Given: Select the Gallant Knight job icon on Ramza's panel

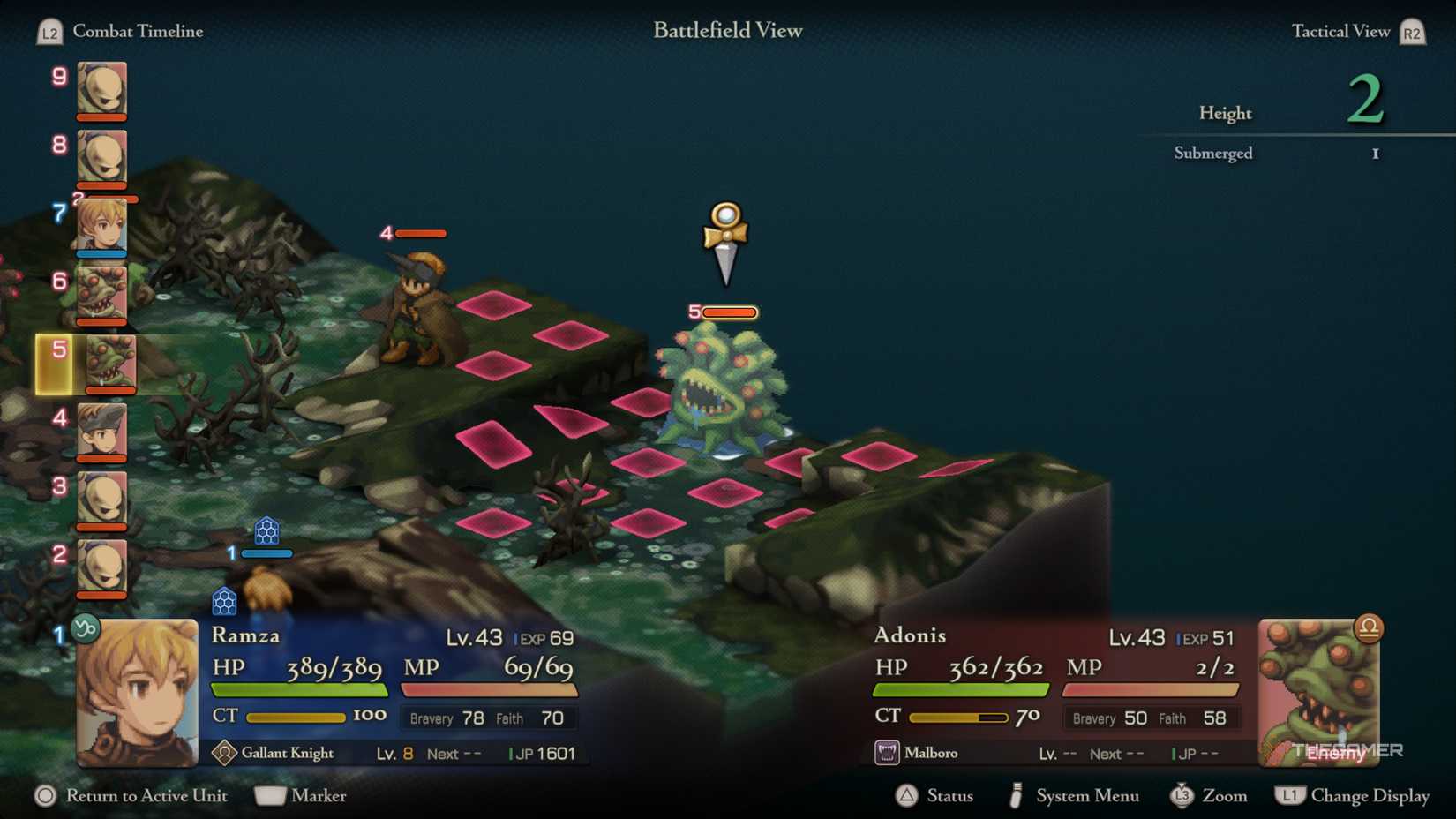Looking at the screenshot, I should point(227,752).
